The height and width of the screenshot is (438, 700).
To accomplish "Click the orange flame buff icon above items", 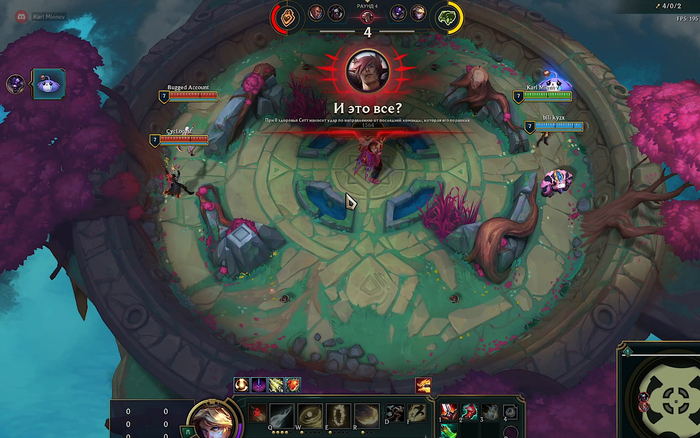I will [423, 385].
